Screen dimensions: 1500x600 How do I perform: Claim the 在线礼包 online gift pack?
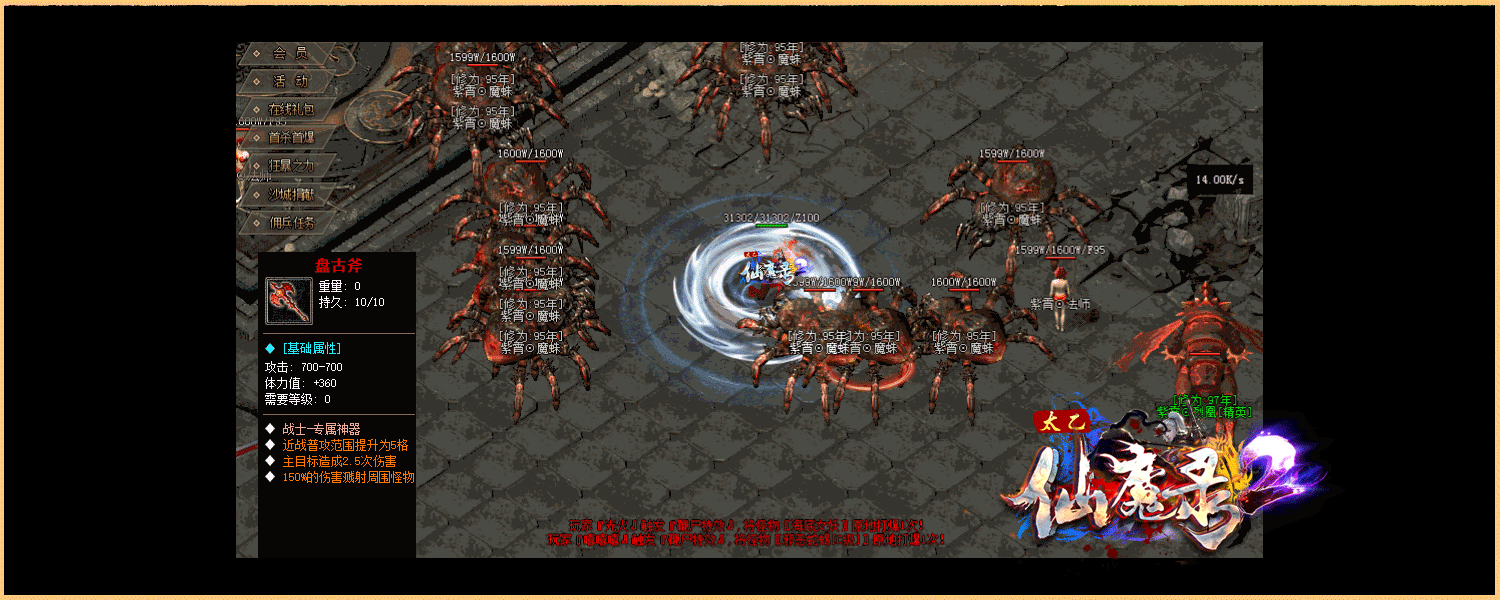[290, 109]
